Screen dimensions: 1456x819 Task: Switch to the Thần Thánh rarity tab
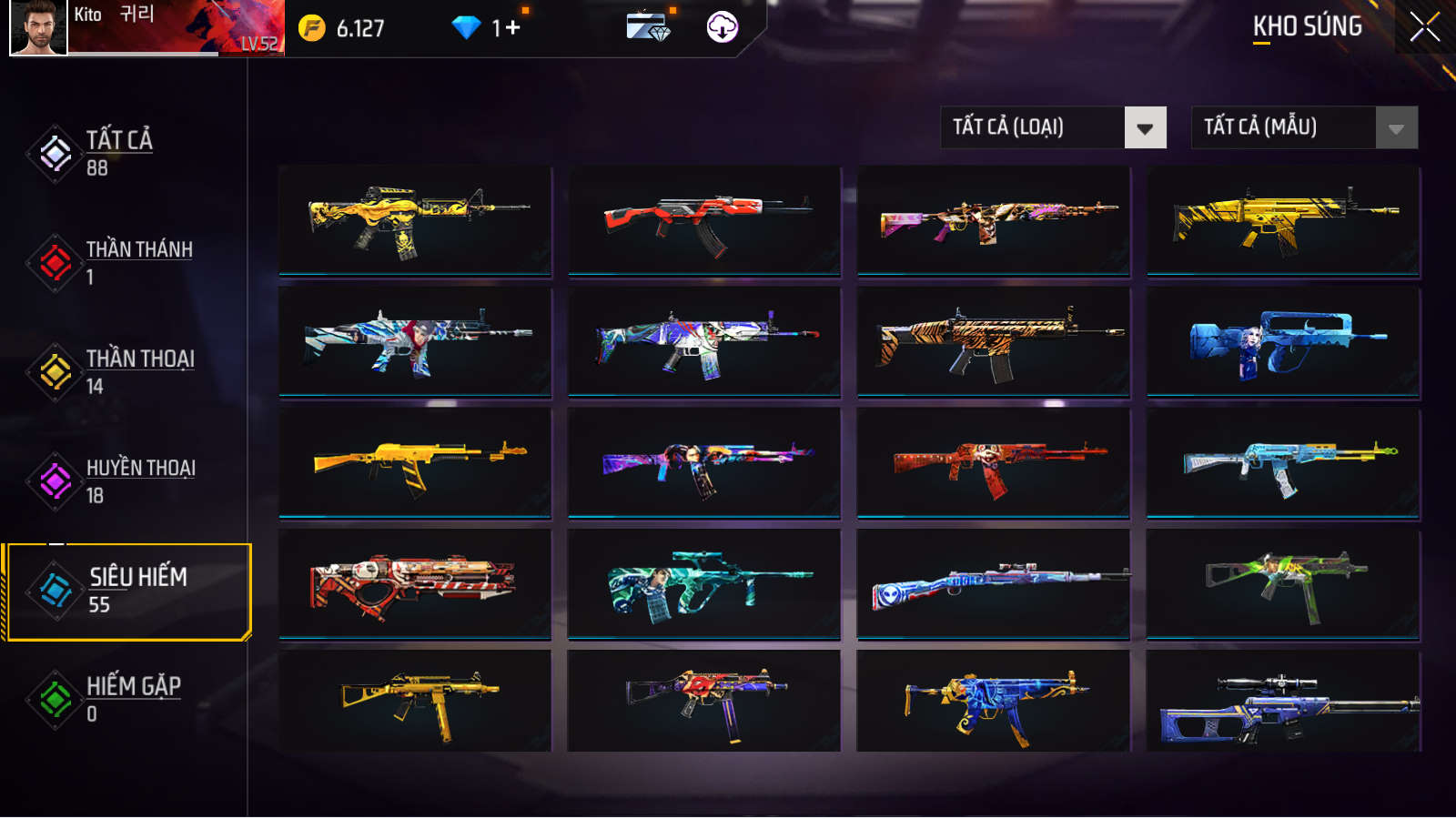click(136, 262)
